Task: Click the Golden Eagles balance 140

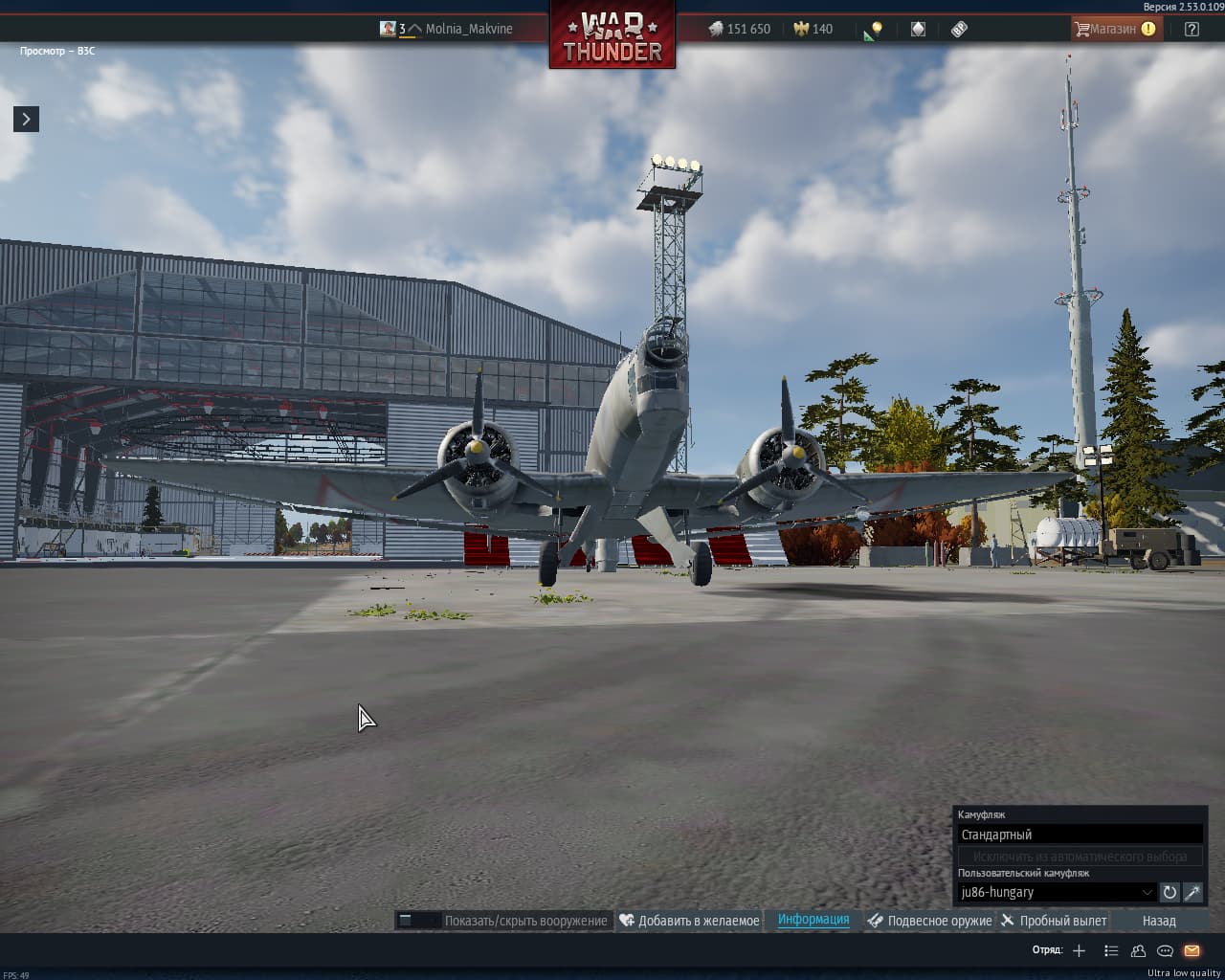Action: point(813,29)
